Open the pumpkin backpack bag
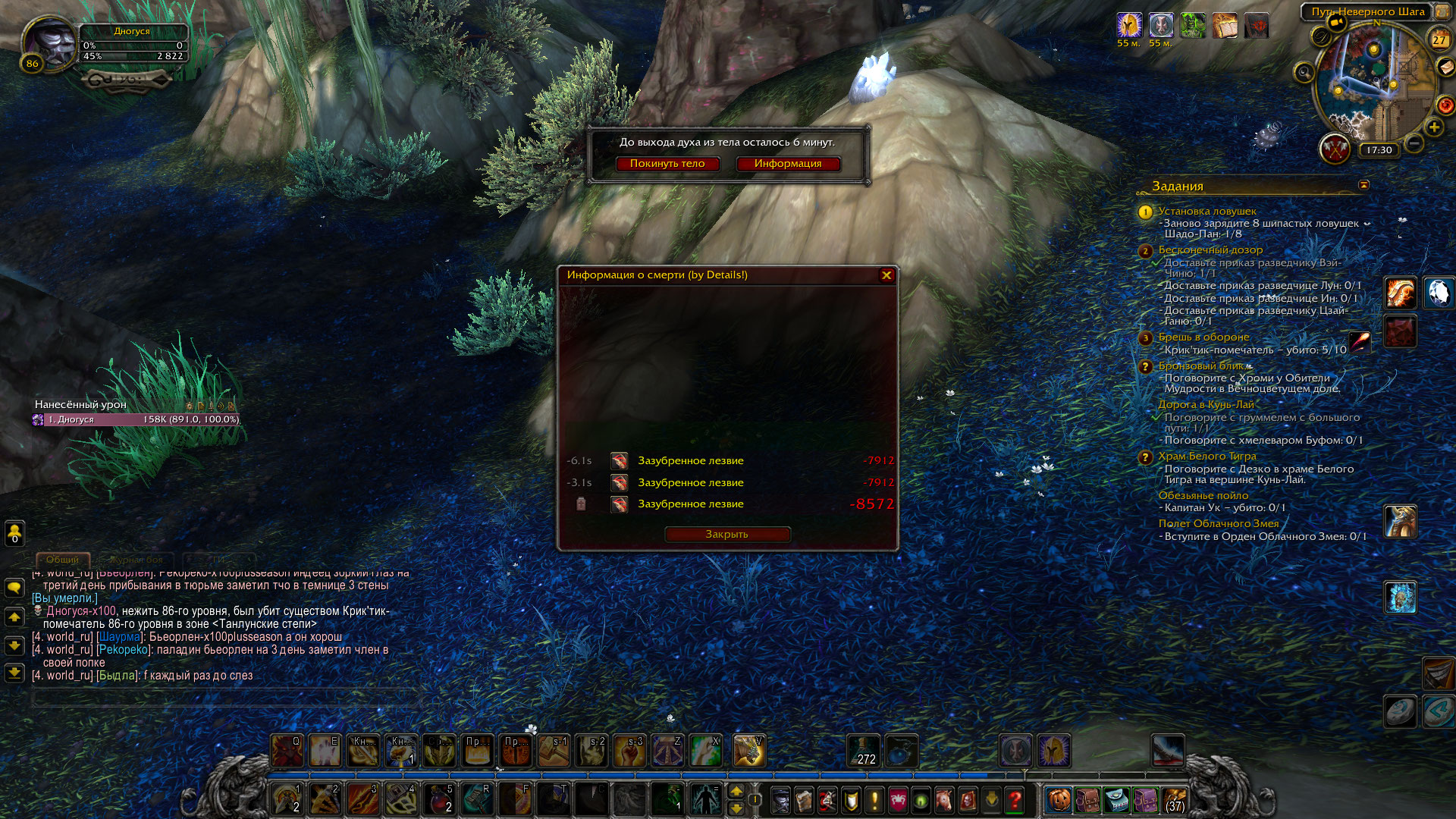The image size is (1456, 819). point(1059,799)
